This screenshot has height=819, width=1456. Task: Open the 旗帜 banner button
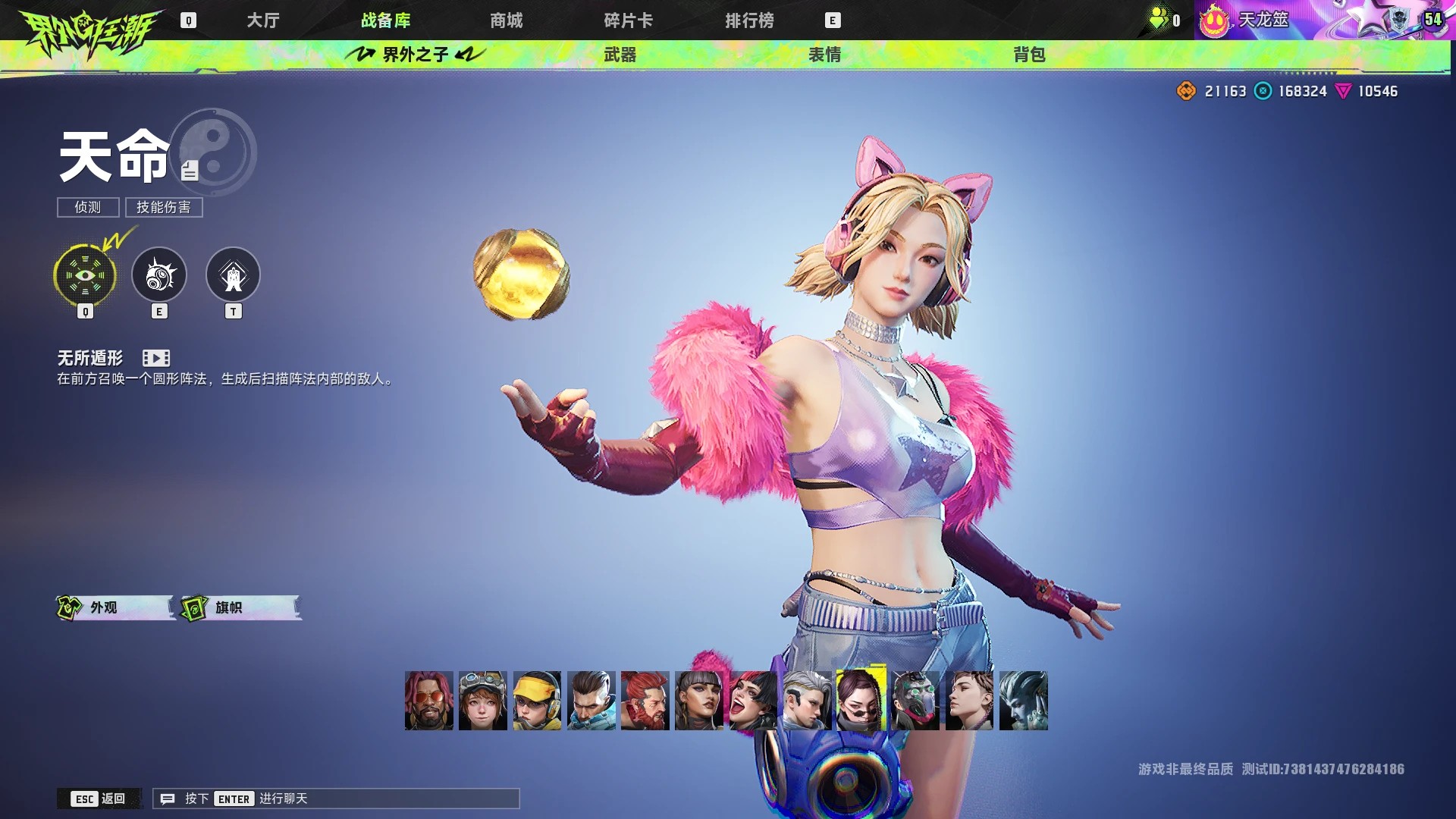click(x=240, y=607)
